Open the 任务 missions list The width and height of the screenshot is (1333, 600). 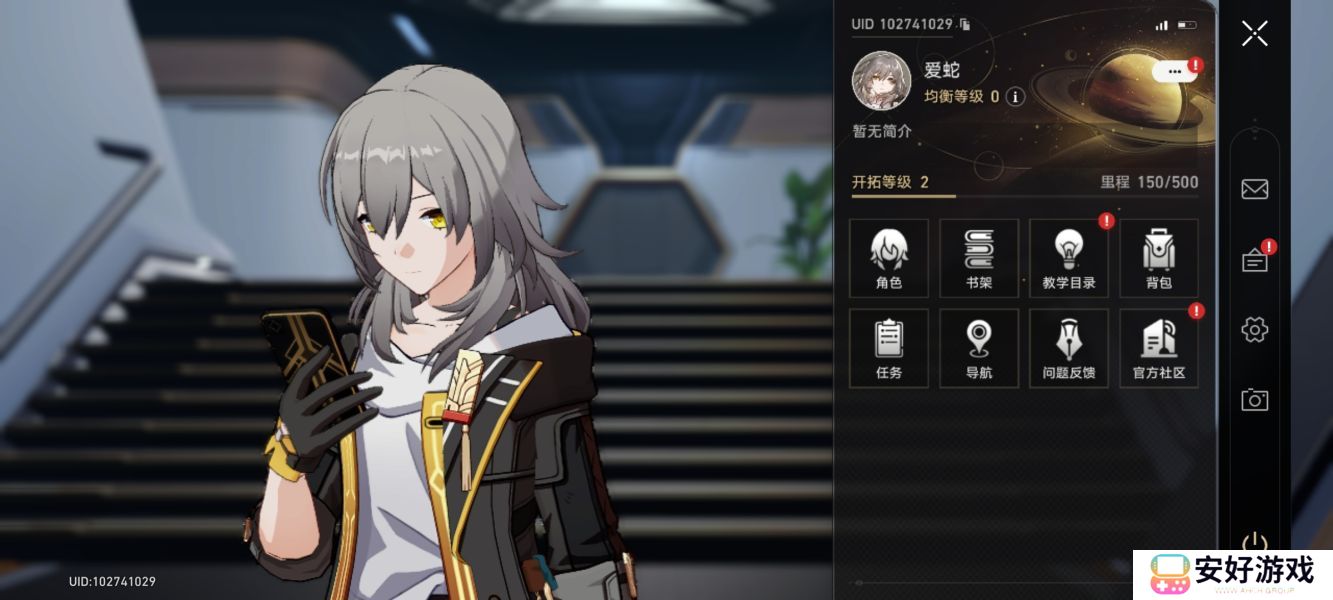(888, 348)
